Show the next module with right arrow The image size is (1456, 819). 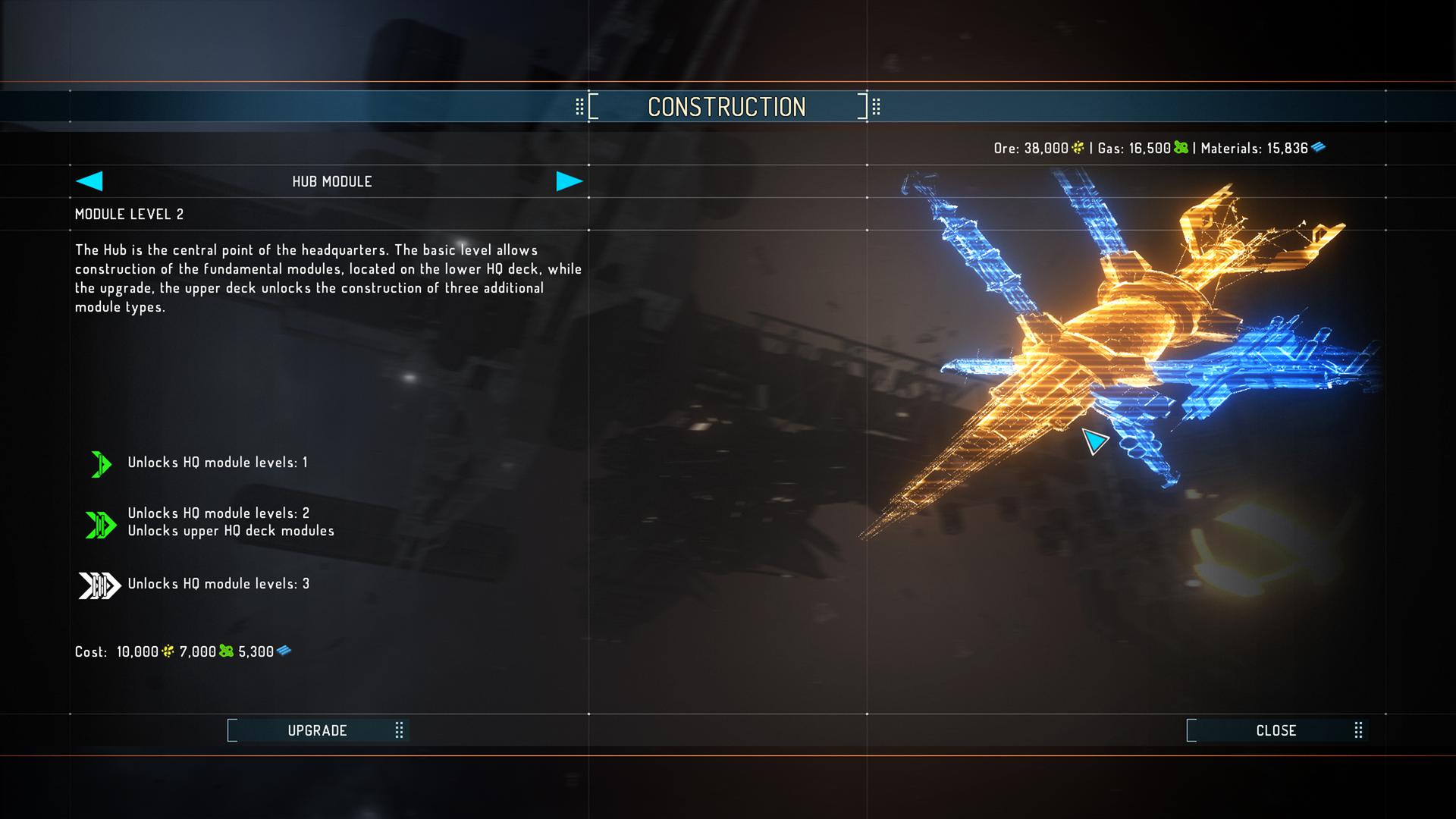coord(569,181)
